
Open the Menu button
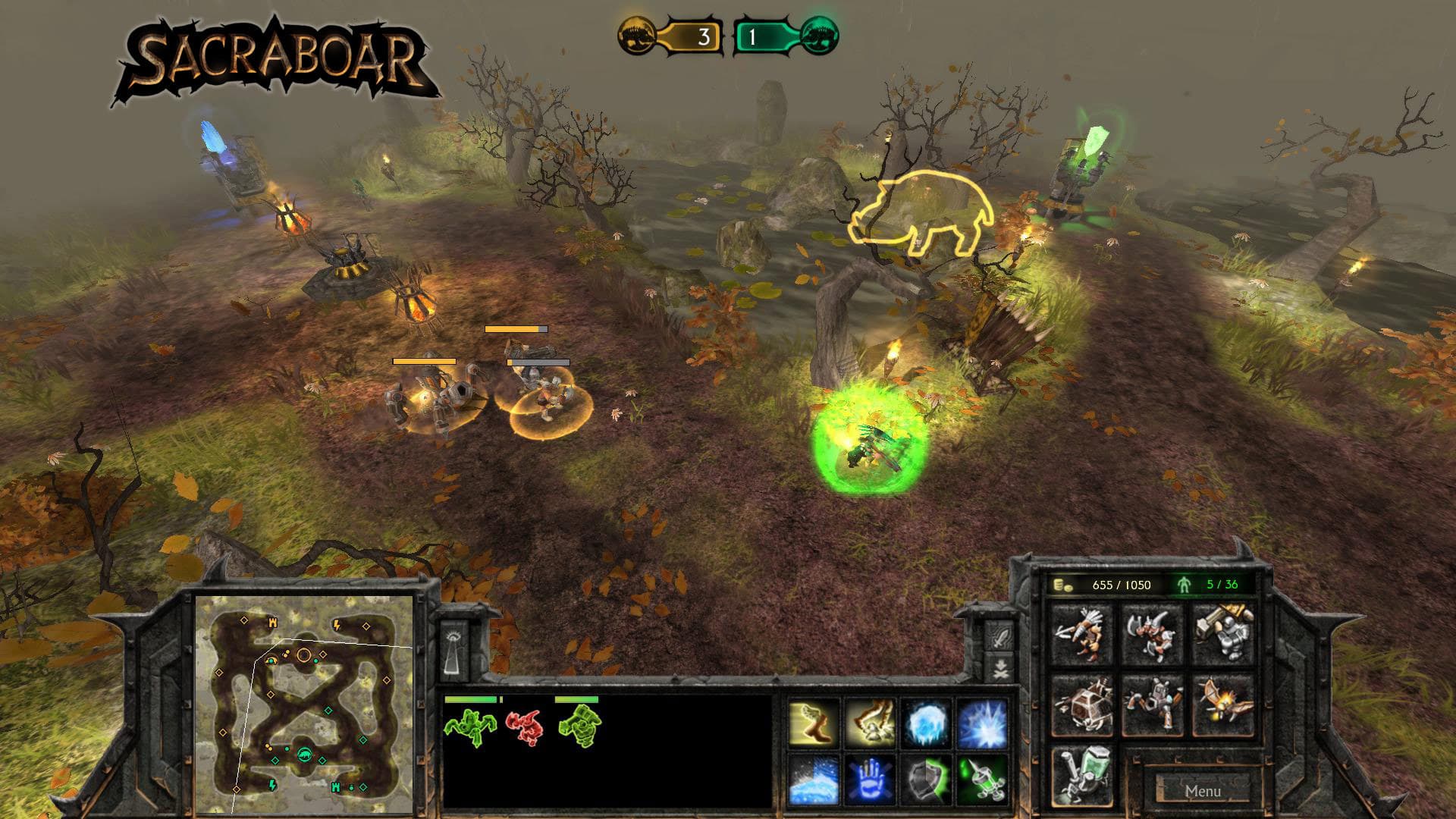point(1204,789)
